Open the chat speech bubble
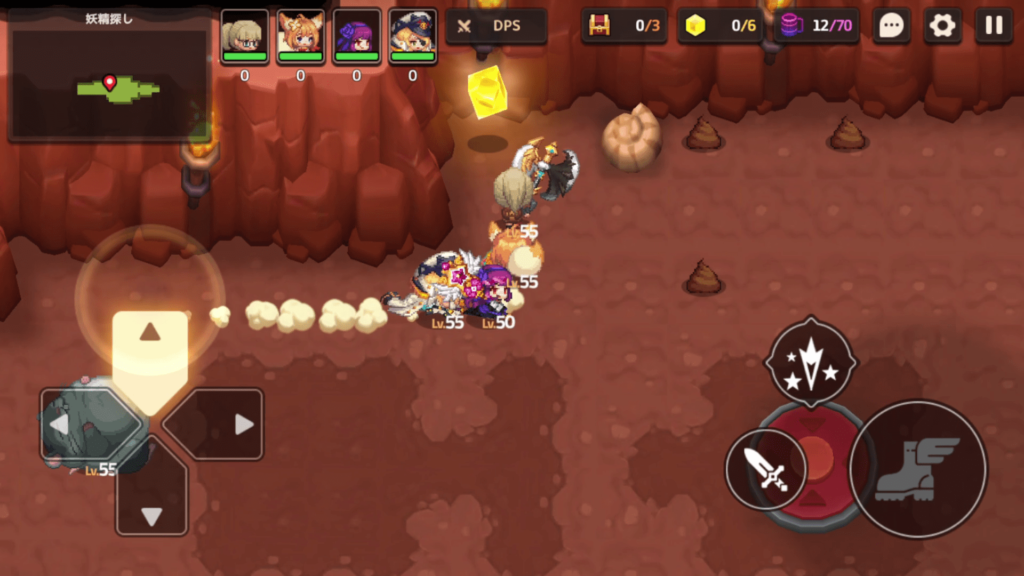Viewport: 1024px width, 576px height. pyautogui.click(x=891, y=26)
